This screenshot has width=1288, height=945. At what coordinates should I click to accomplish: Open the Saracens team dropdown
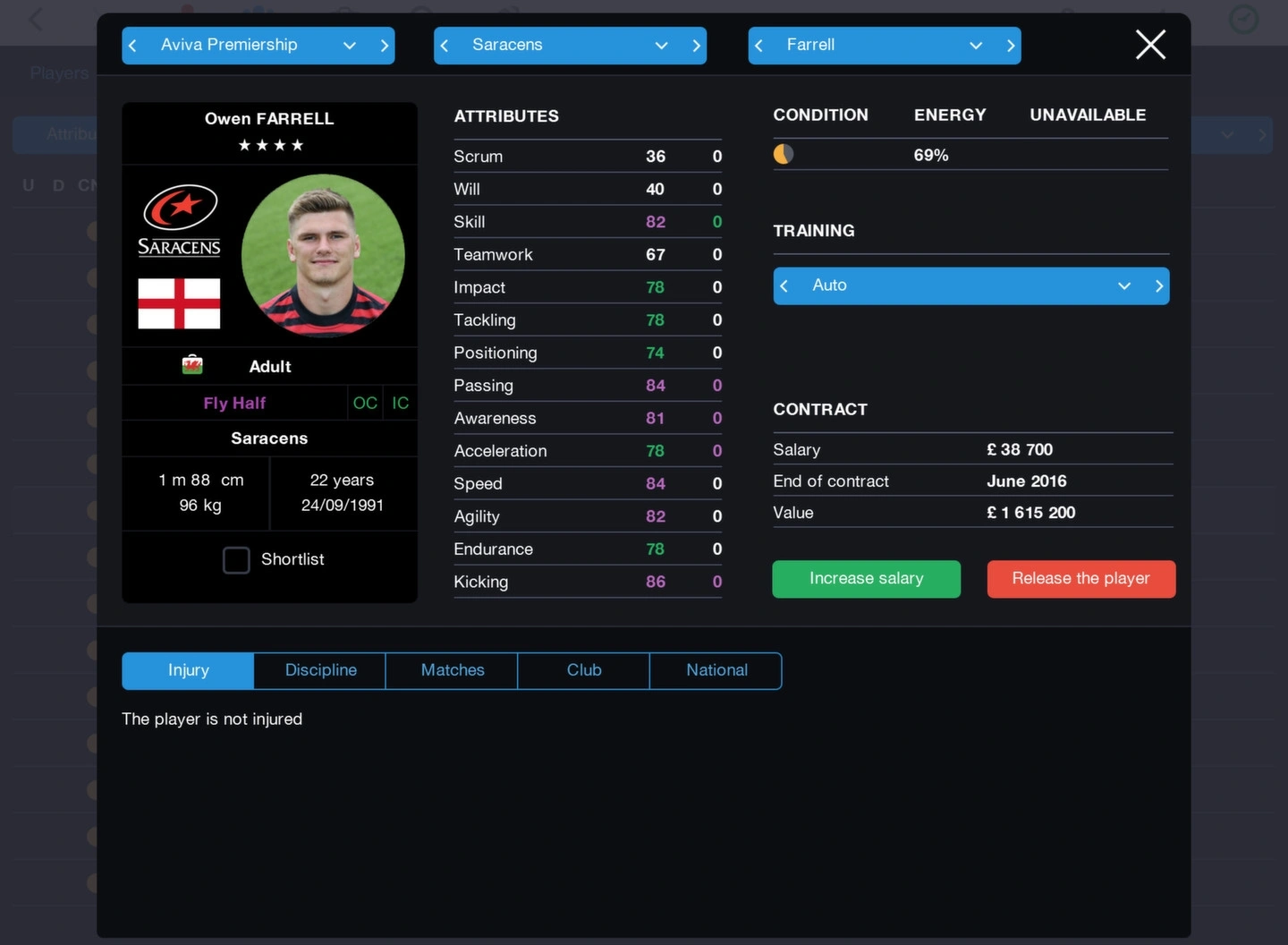pos(661,46)
